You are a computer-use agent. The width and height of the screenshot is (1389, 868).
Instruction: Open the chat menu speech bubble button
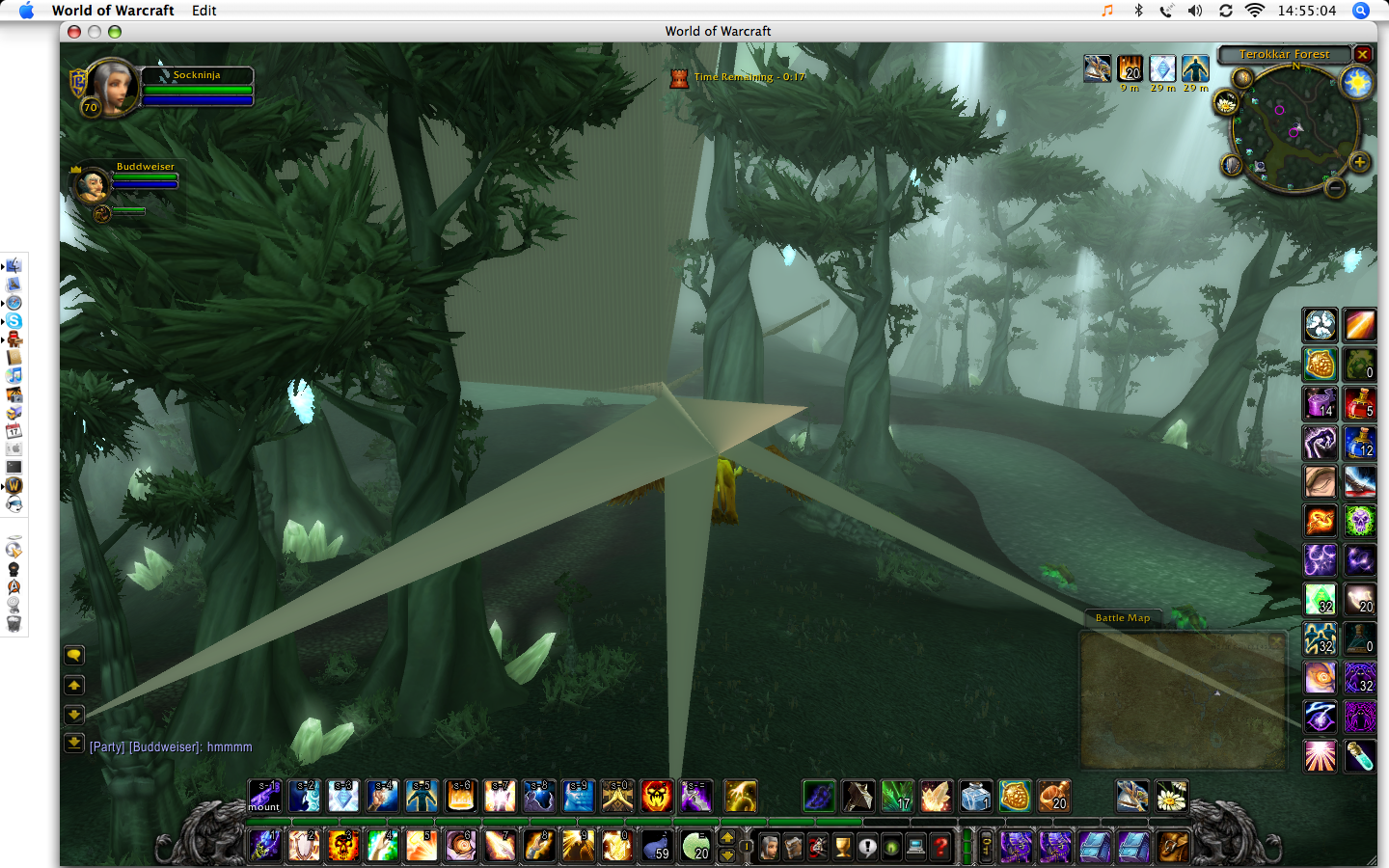(x=74, y=656)
